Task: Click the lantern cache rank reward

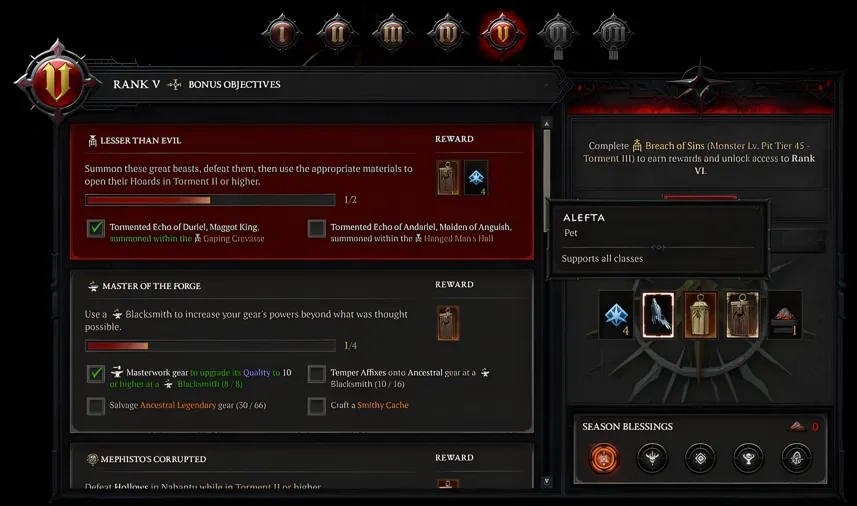Action: tap(699, 315)
